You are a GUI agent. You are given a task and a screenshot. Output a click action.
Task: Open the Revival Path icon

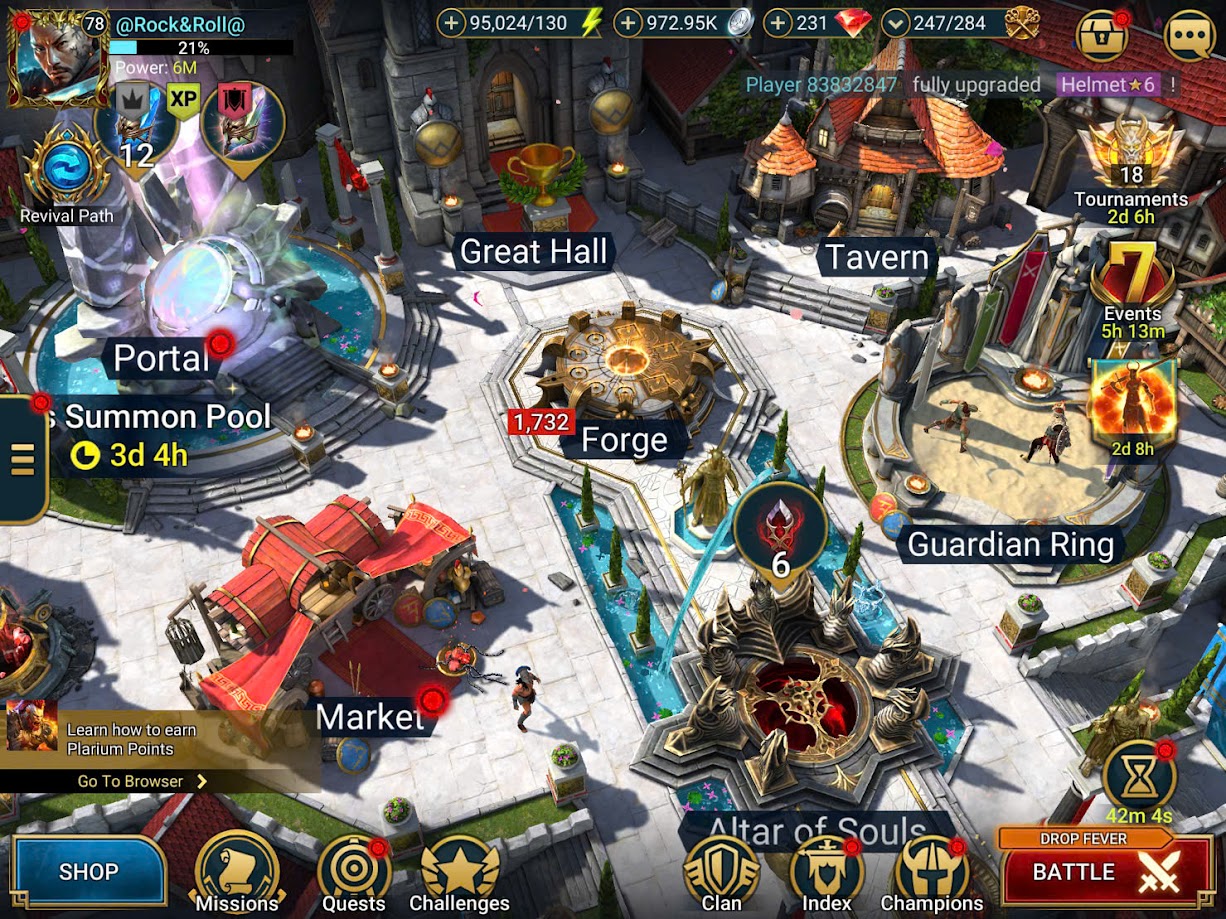click(67, 172)
